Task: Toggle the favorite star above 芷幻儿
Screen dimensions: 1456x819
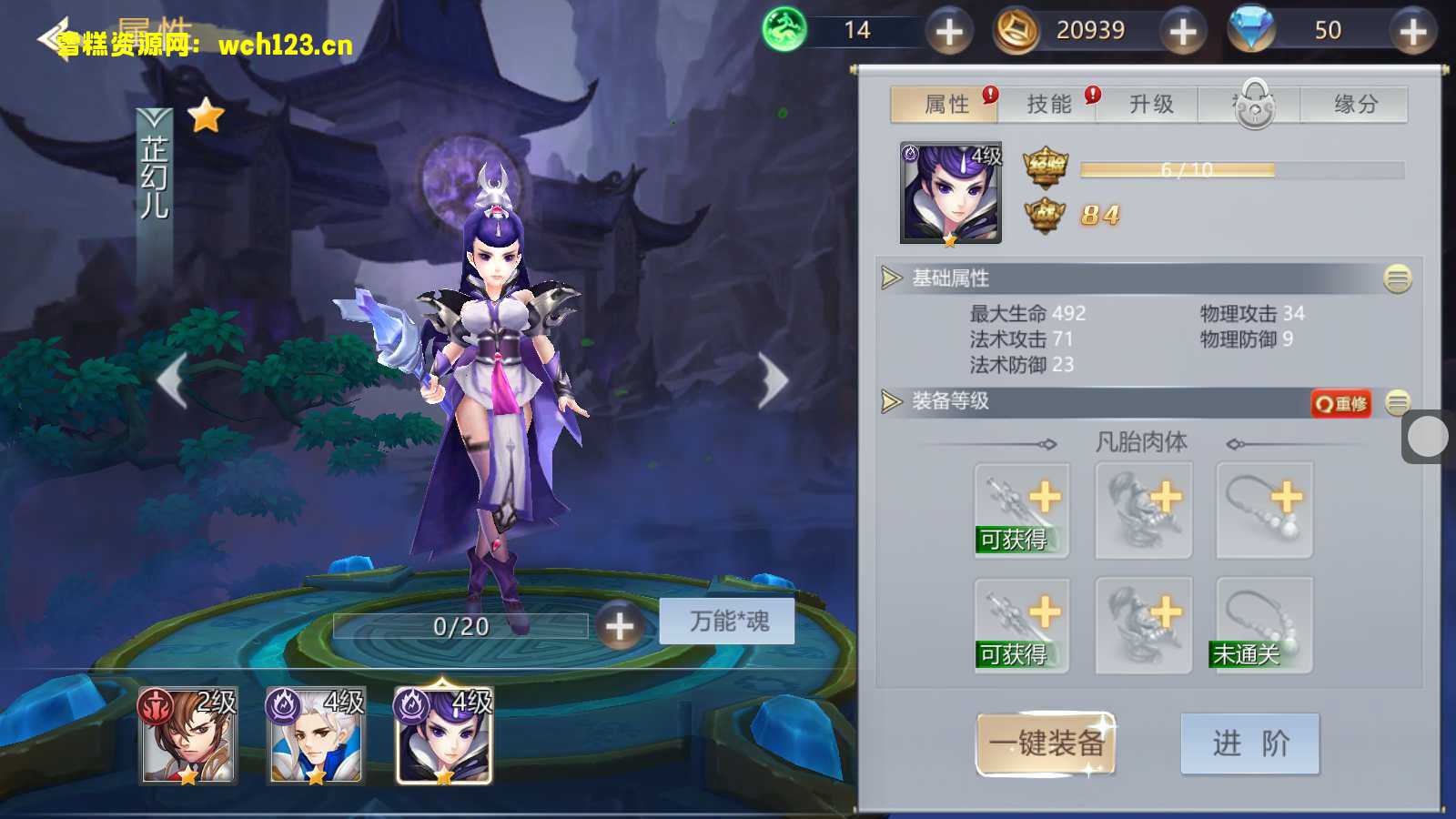Action: coord(207,116)
